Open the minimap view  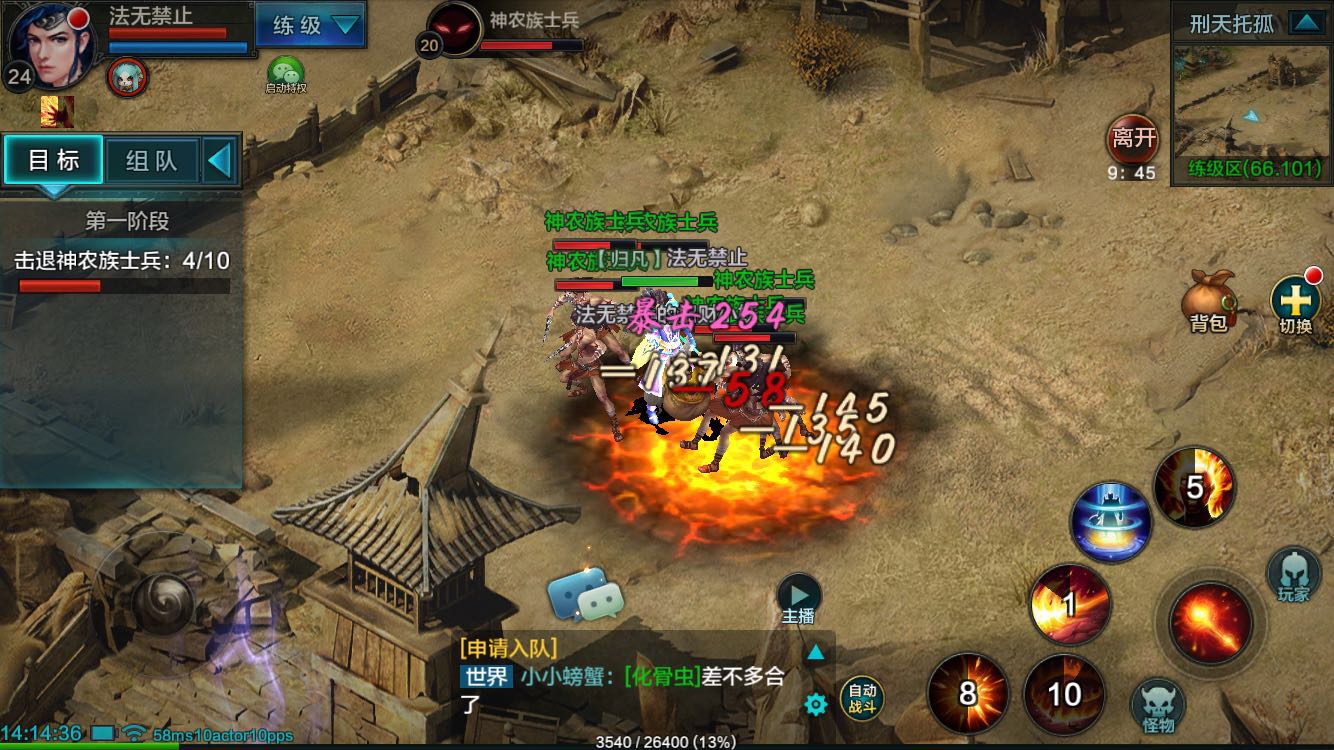click(x=1250, y=100)
